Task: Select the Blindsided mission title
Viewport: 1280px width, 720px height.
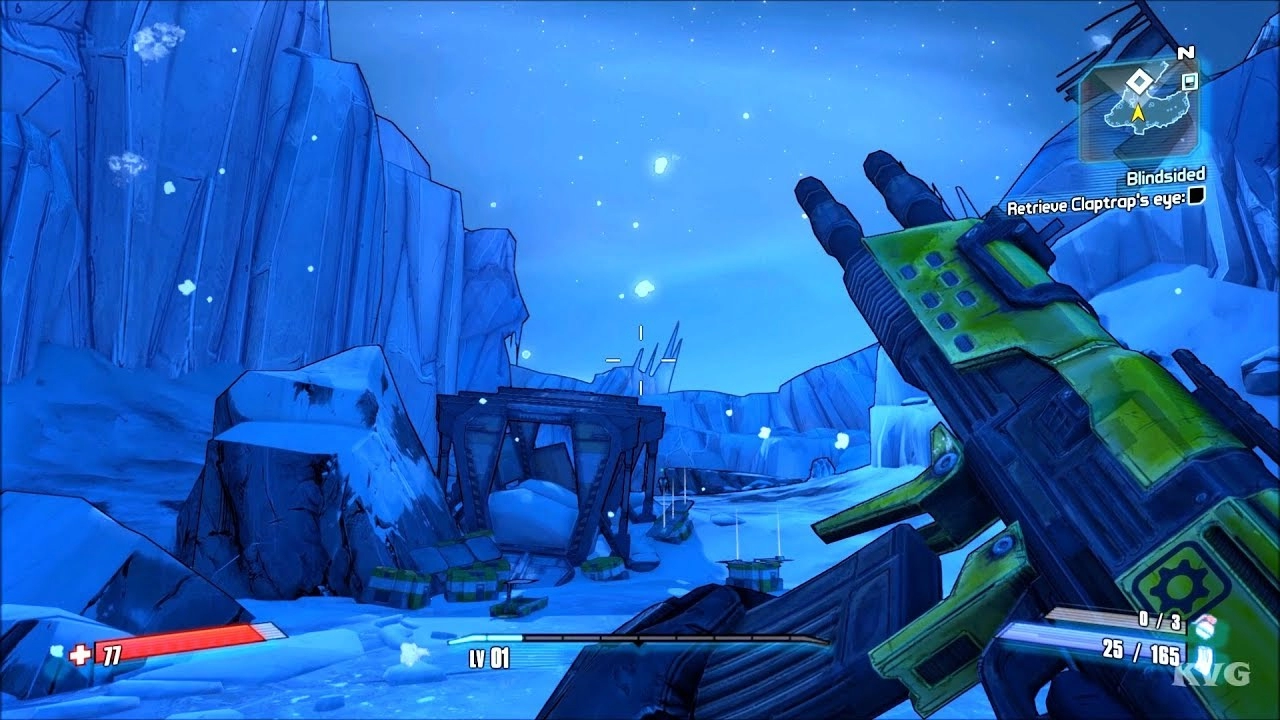Action: tap(1165, 177)
